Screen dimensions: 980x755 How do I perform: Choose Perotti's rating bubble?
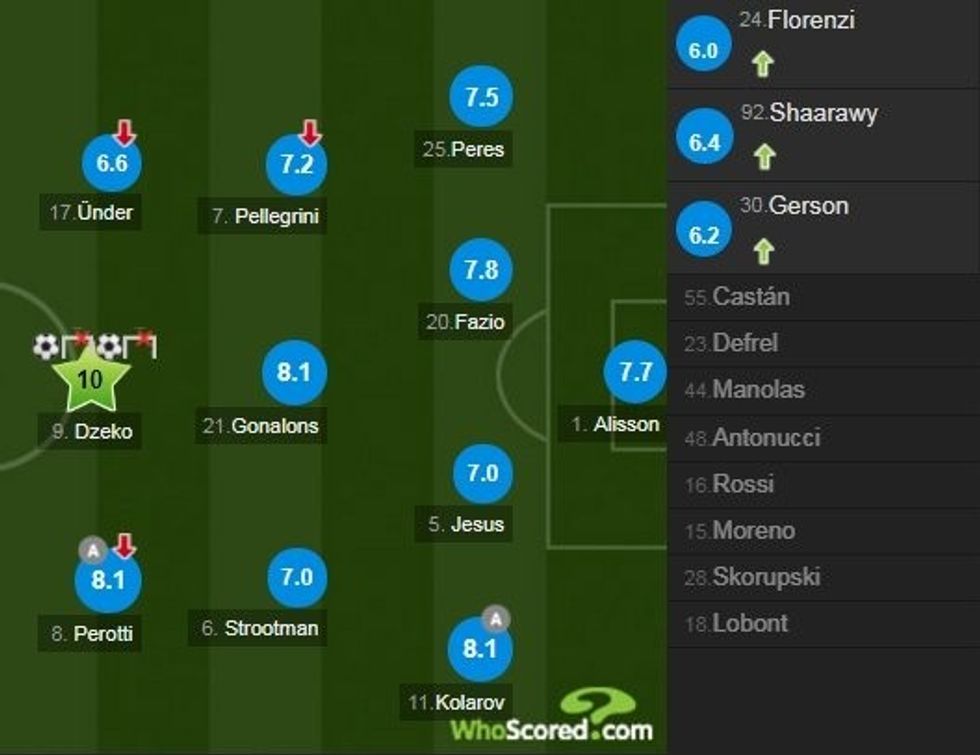pyautogui.click(x=107, y=581)
